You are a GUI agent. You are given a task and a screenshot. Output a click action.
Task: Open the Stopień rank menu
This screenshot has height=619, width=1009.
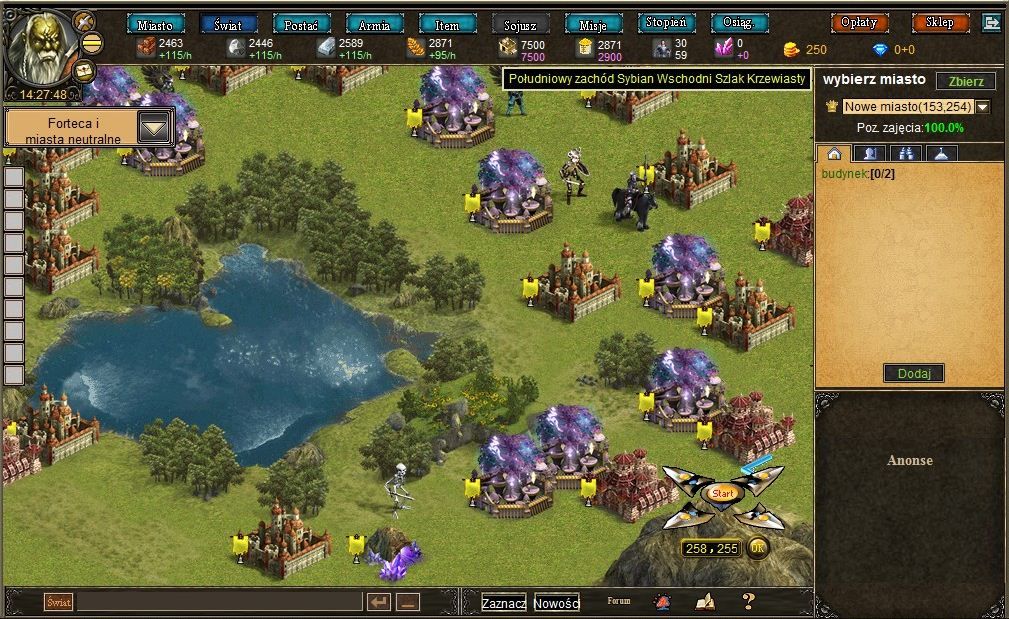click(x=666, y=23)
